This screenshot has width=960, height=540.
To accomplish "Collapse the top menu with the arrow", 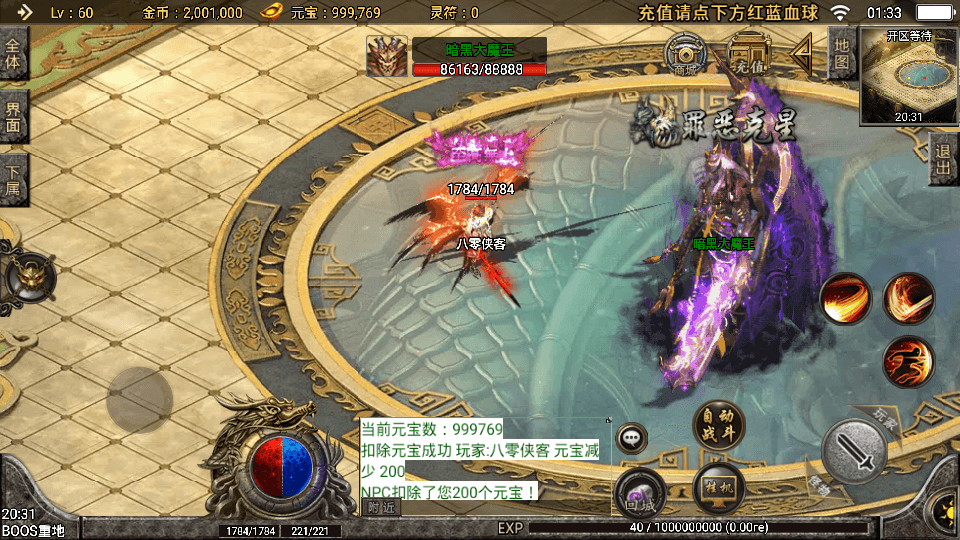I will point(802,53).
